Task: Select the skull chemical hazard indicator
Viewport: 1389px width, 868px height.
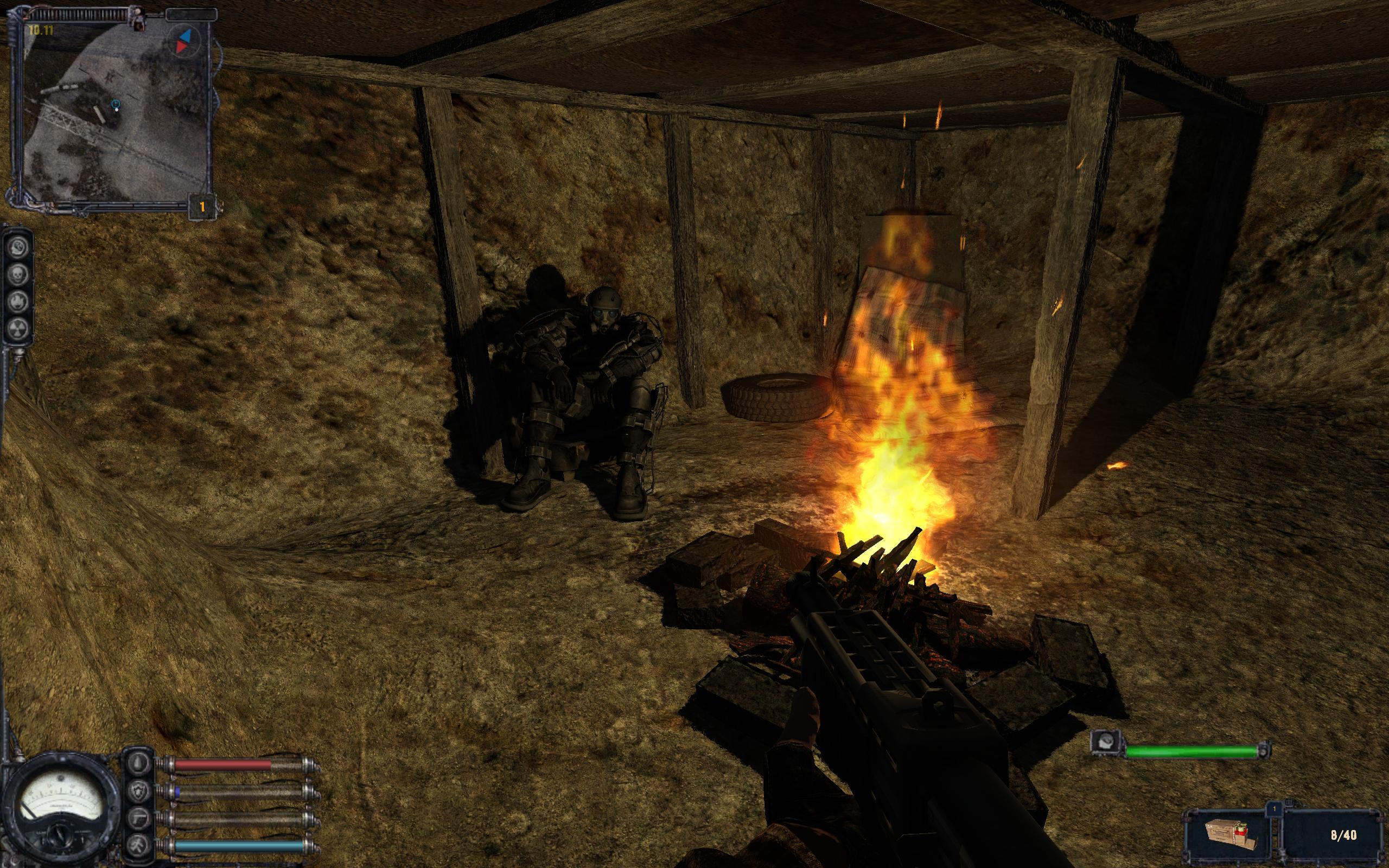Action: pos(18,274)
